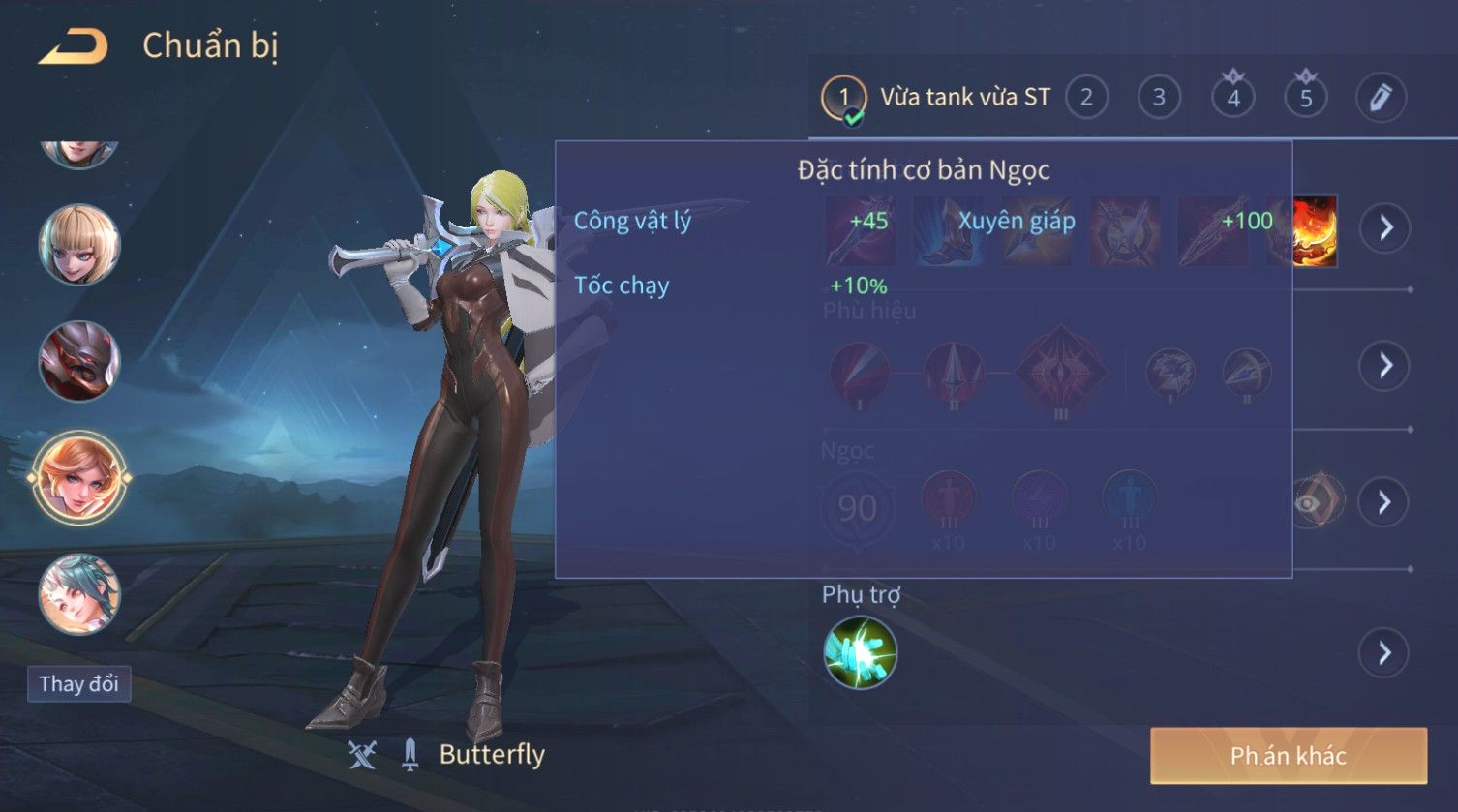Select preset 1 Vừa tank vừa ST
This screenshot has width=1458, height=812.
click(x=842, y=98)
